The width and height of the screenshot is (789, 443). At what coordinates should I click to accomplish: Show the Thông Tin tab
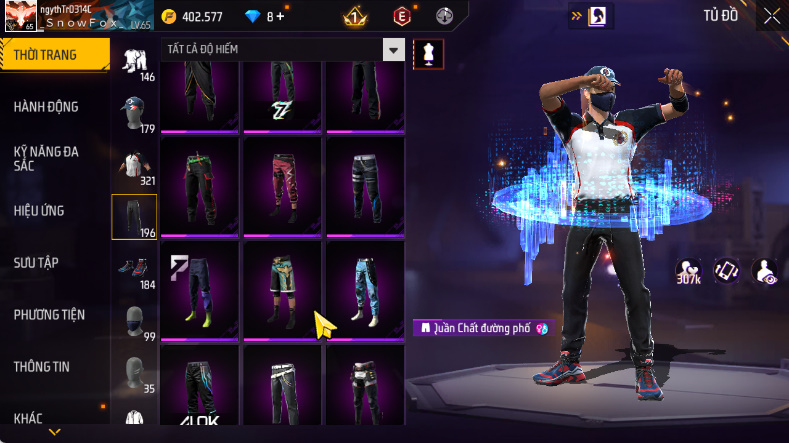point(42,367)
